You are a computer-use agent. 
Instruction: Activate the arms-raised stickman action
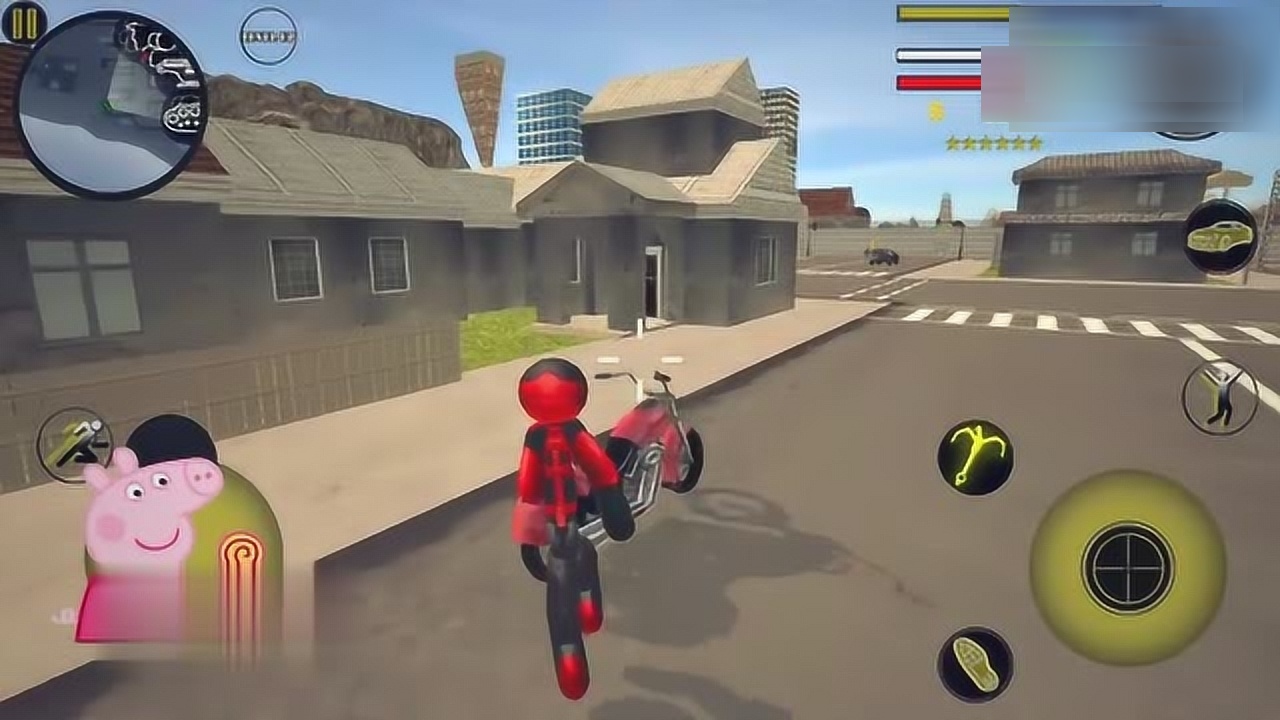pyautogui.click(x=1220, y=397)
